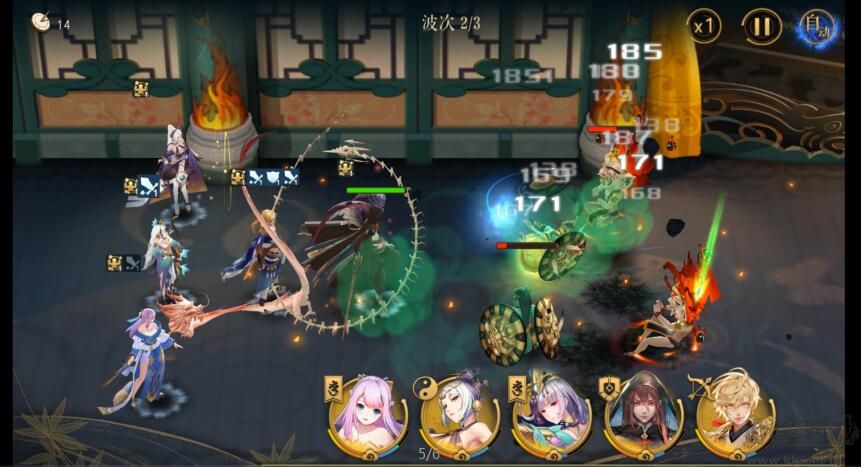Toggle the x1 battle speed button
Image resolution: width=861 pixels, height=467 pixels.
point(704,27)
